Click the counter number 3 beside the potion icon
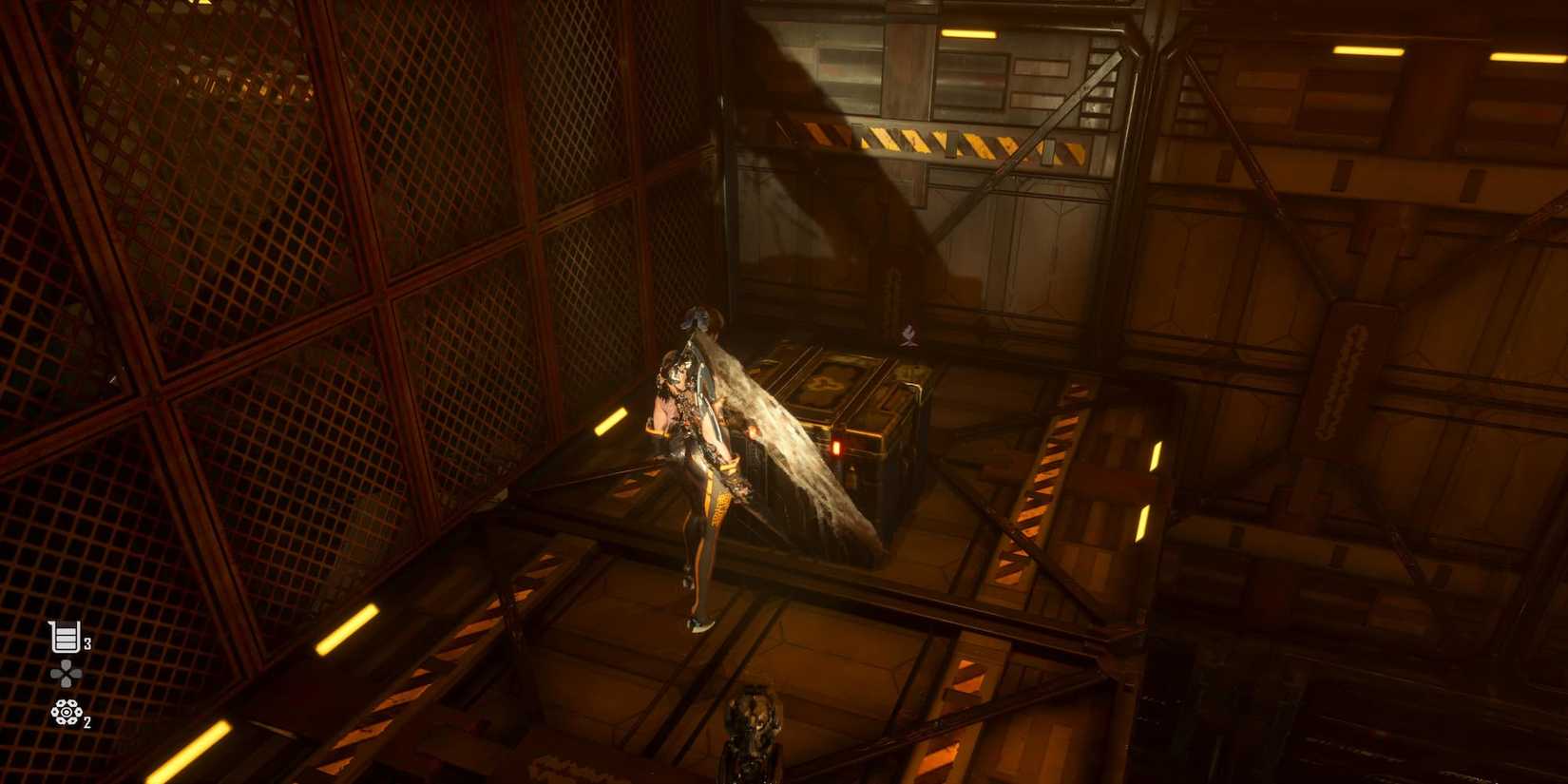 pos(86,642)
